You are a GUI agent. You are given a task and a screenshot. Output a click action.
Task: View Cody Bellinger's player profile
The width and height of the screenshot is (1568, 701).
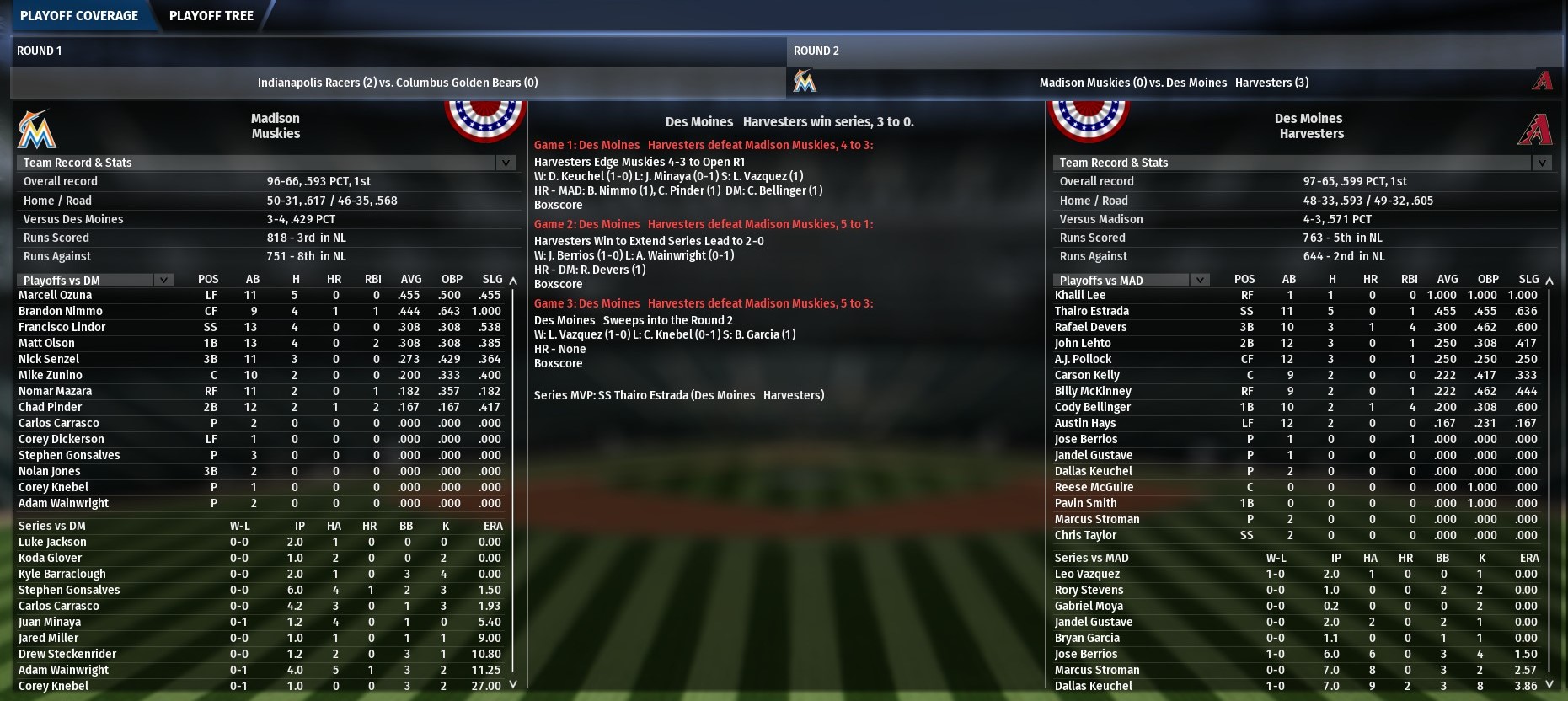coord(1093,407)
